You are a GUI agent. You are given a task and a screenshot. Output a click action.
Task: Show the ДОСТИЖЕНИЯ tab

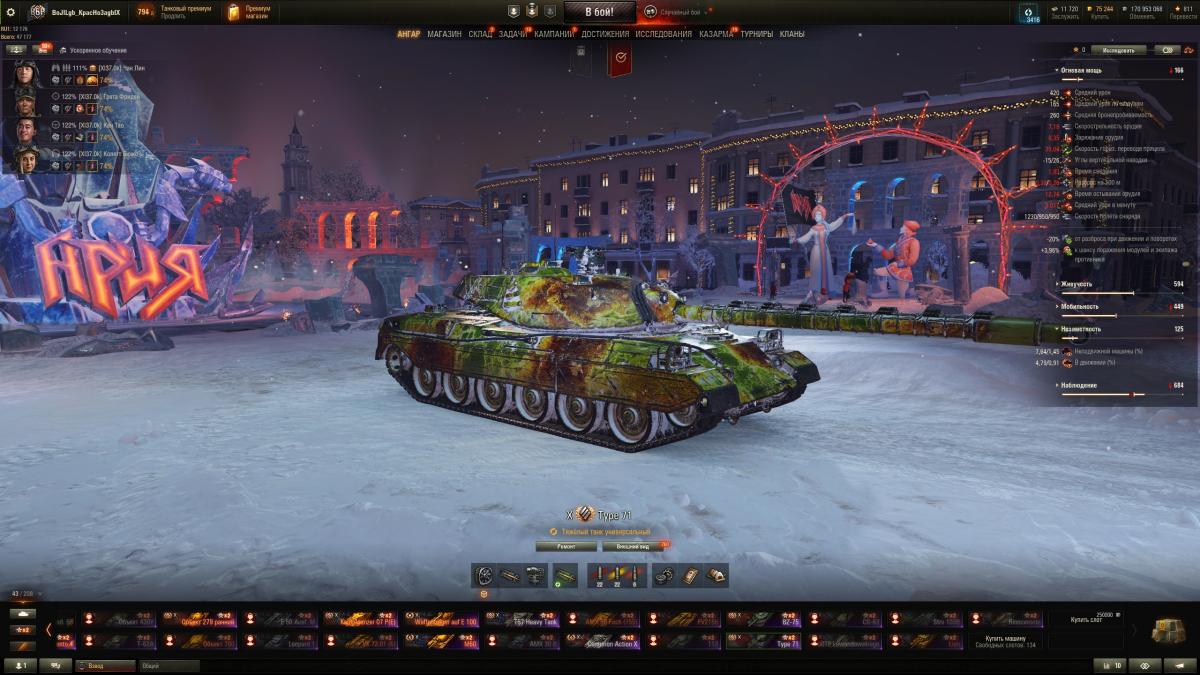[605, 34]
